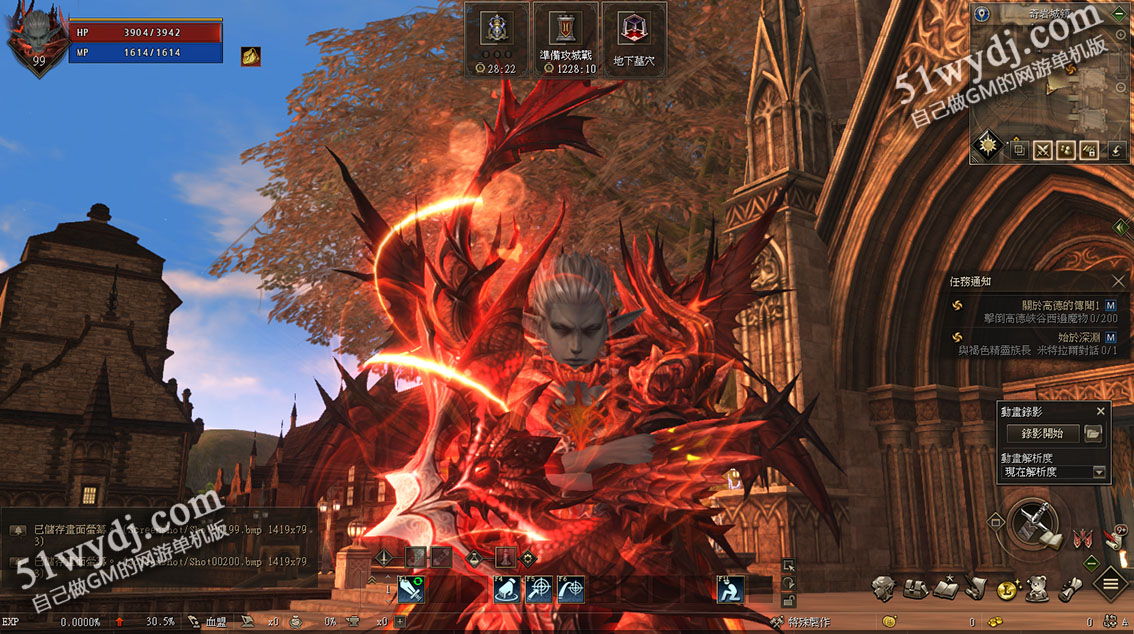Open the gold L coin shop icon
Viewport: 1134px width, 634px height.
click(x=1007, y=589)
